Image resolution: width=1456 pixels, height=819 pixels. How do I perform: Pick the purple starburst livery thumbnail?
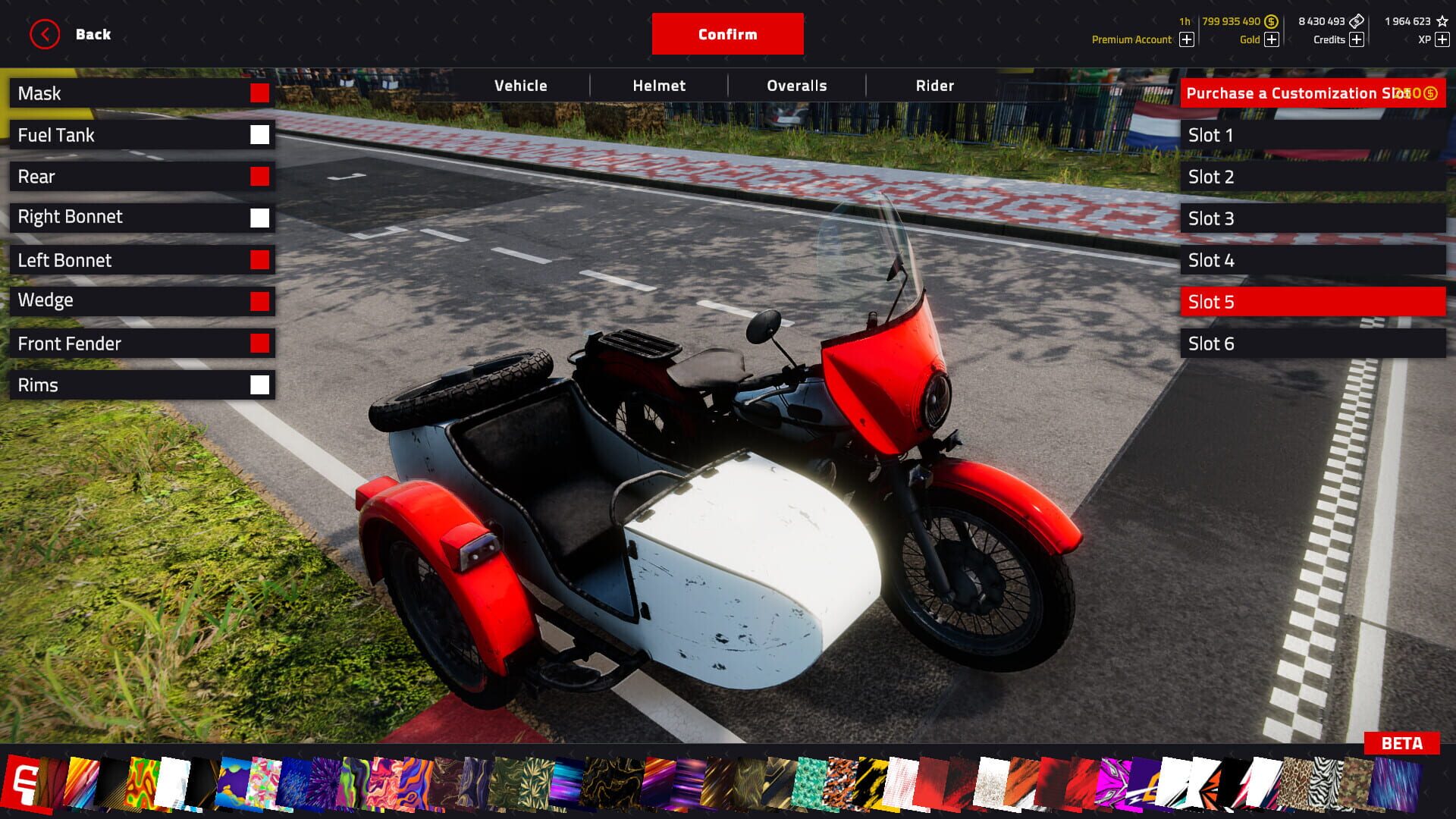point(326,781)
